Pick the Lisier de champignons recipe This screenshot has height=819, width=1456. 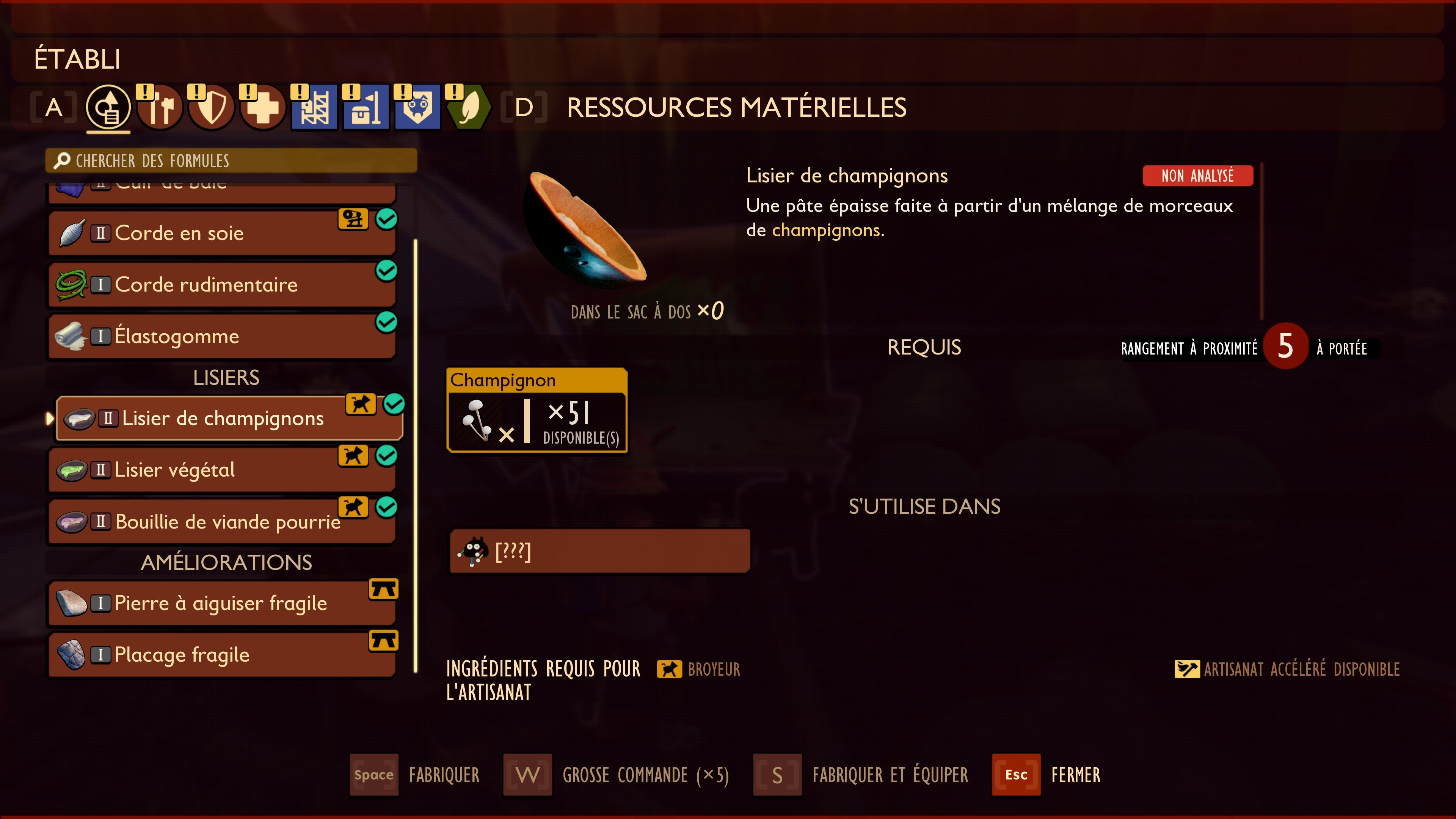pyautogui.click(x=229, y=418)
